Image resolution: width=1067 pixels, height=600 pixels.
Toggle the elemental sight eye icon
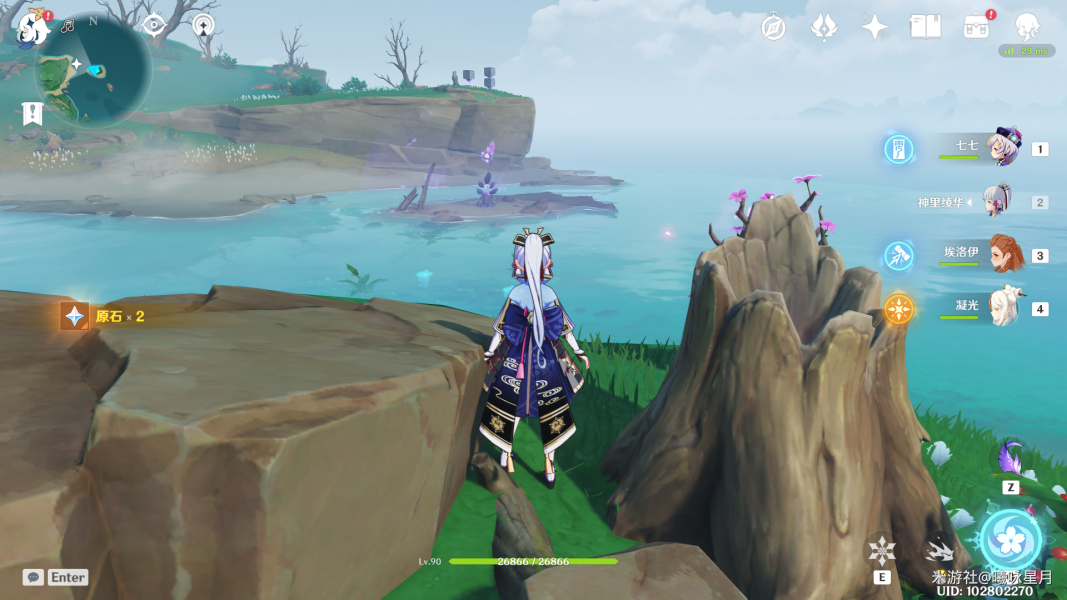click(154, 26)
